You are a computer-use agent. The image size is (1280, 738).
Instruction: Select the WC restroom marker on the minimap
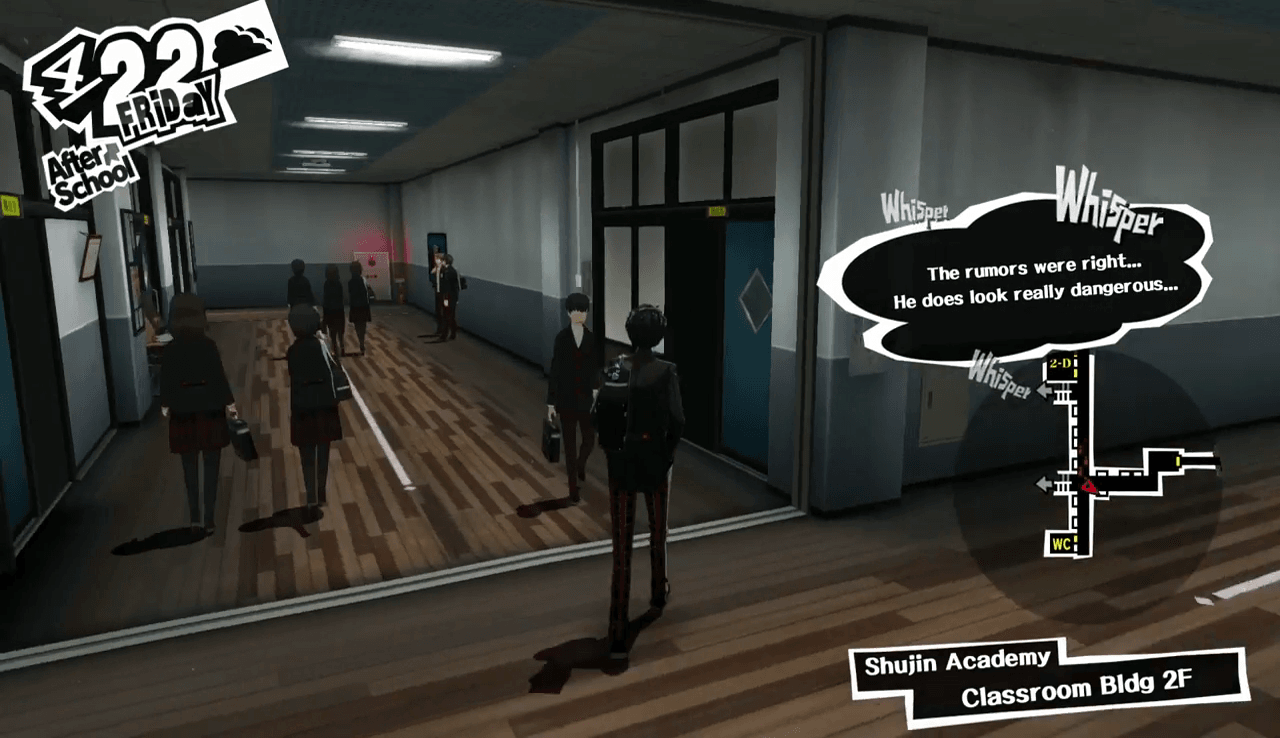click(x=1062, y=545)
